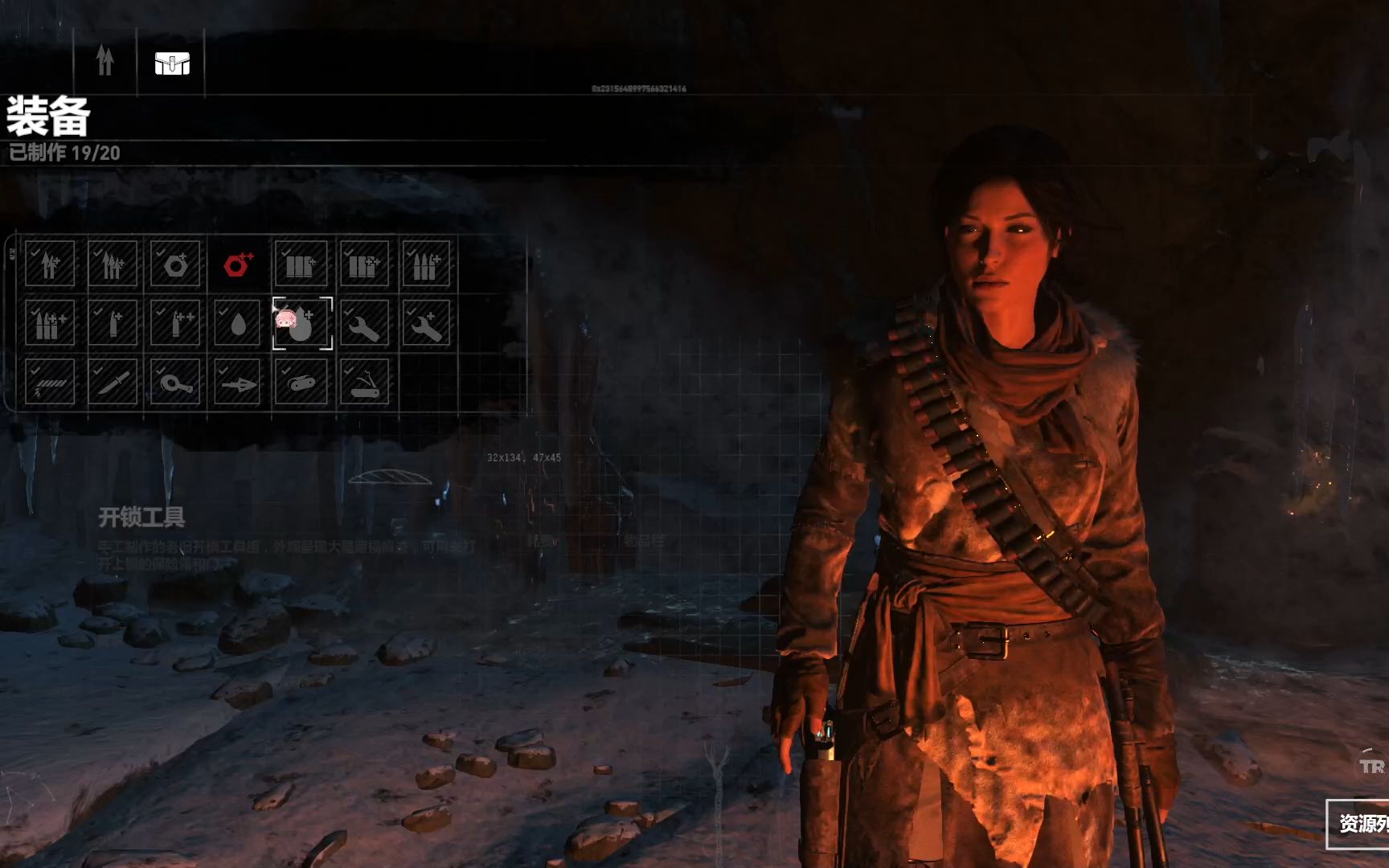Image resolution: width=1389 pixels, height=868 pixels.
Task: Choose the rope ascender slot
Action: click(301, 382)
